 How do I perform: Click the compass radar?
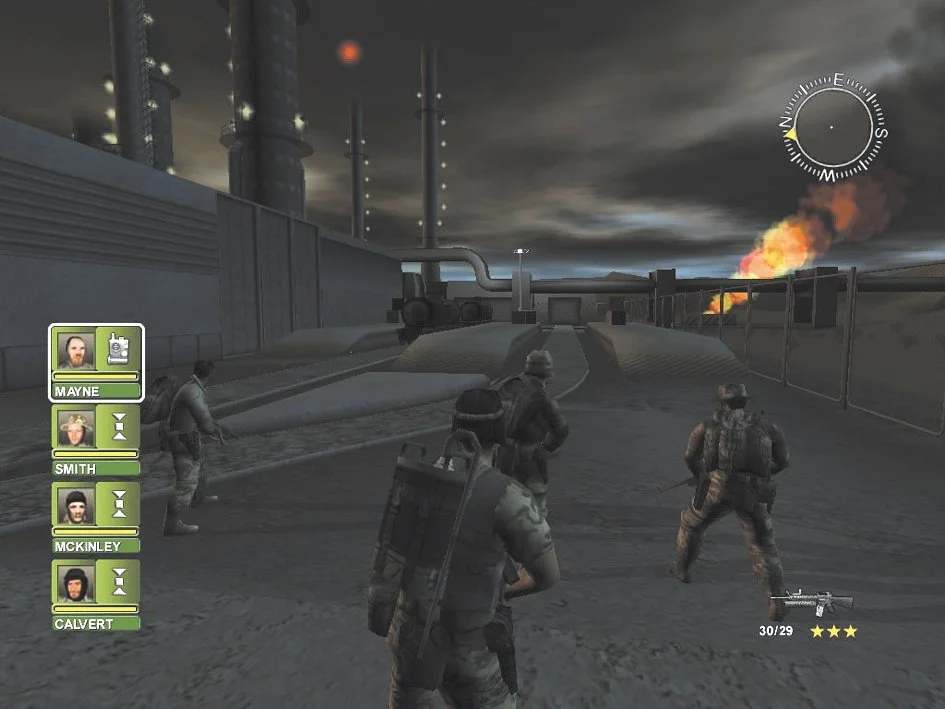click(x=831, y=128)
